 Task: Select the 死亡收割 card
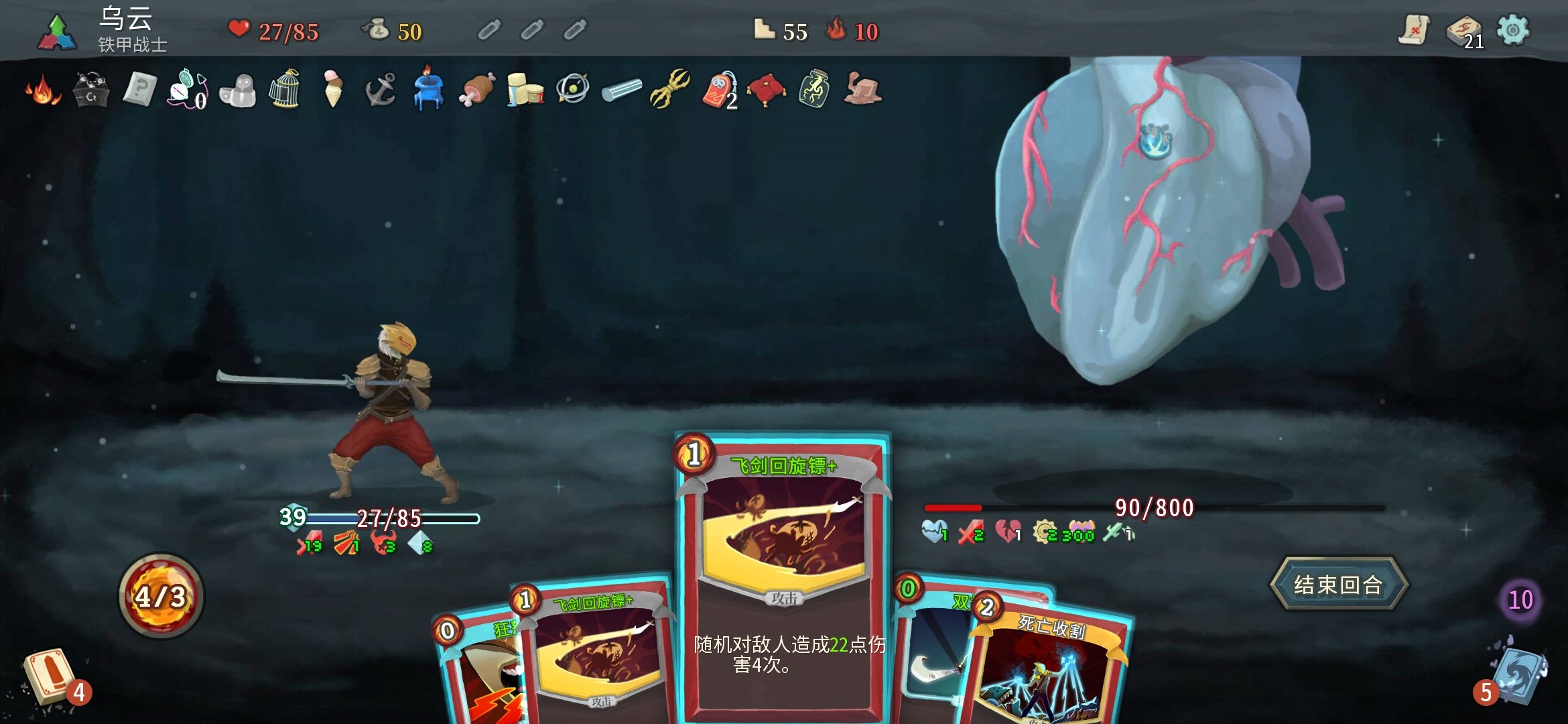click(1052, 670)
